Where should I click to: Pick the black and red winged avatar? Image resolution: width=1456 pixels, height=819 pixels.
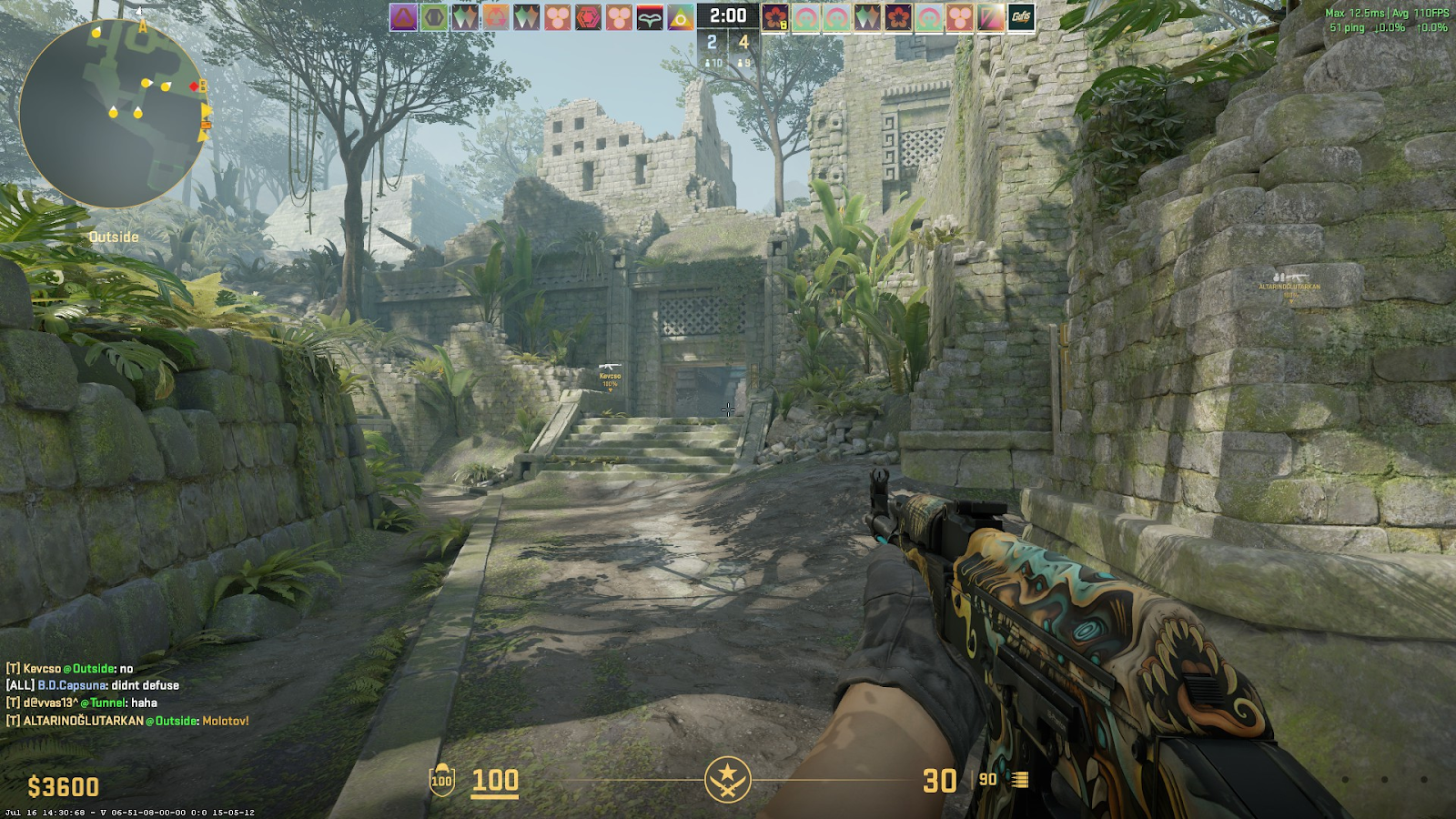coord(650,17)
